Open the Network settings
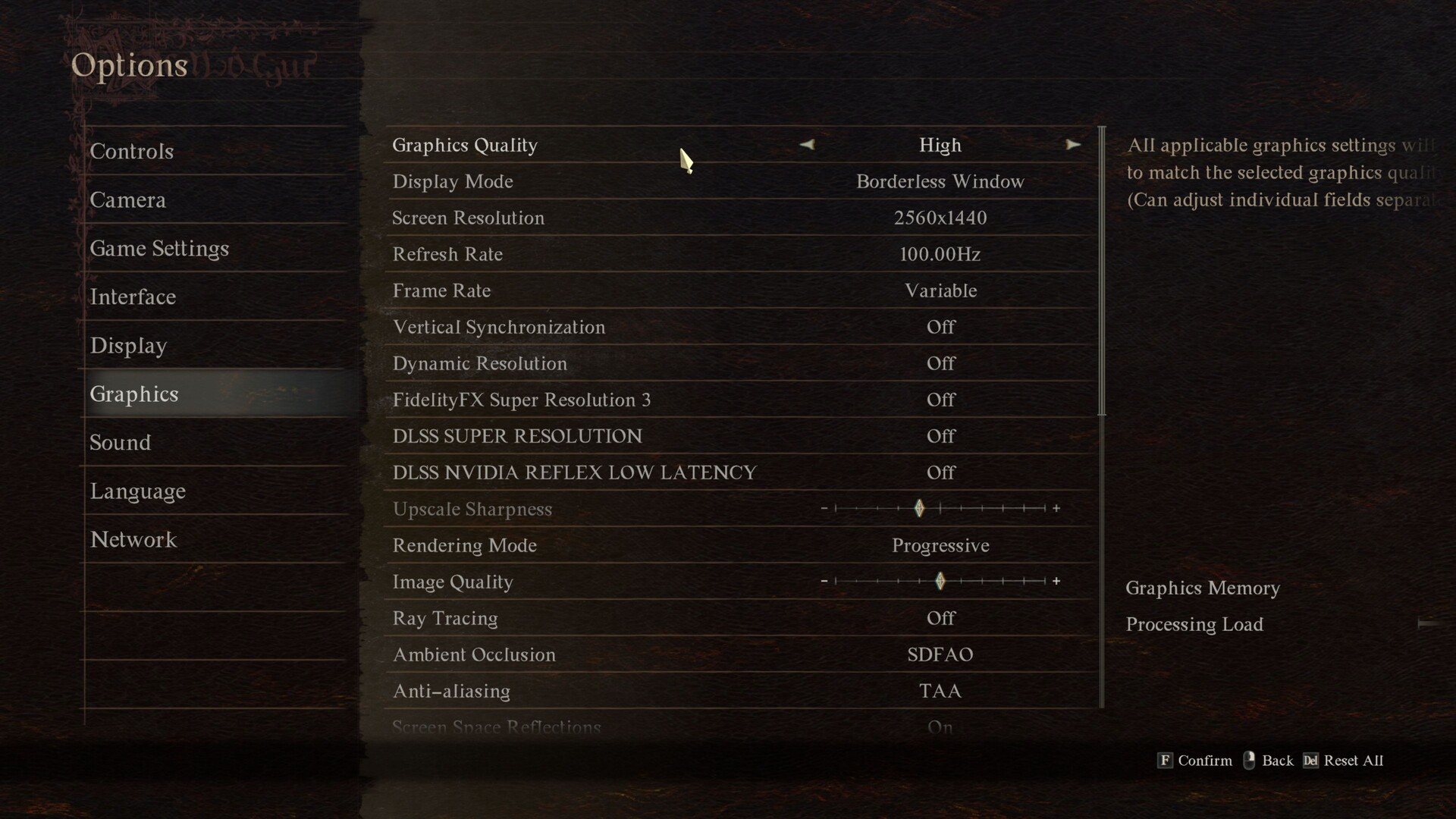This screenshot has width=1456, height=819. pos(133,540)
